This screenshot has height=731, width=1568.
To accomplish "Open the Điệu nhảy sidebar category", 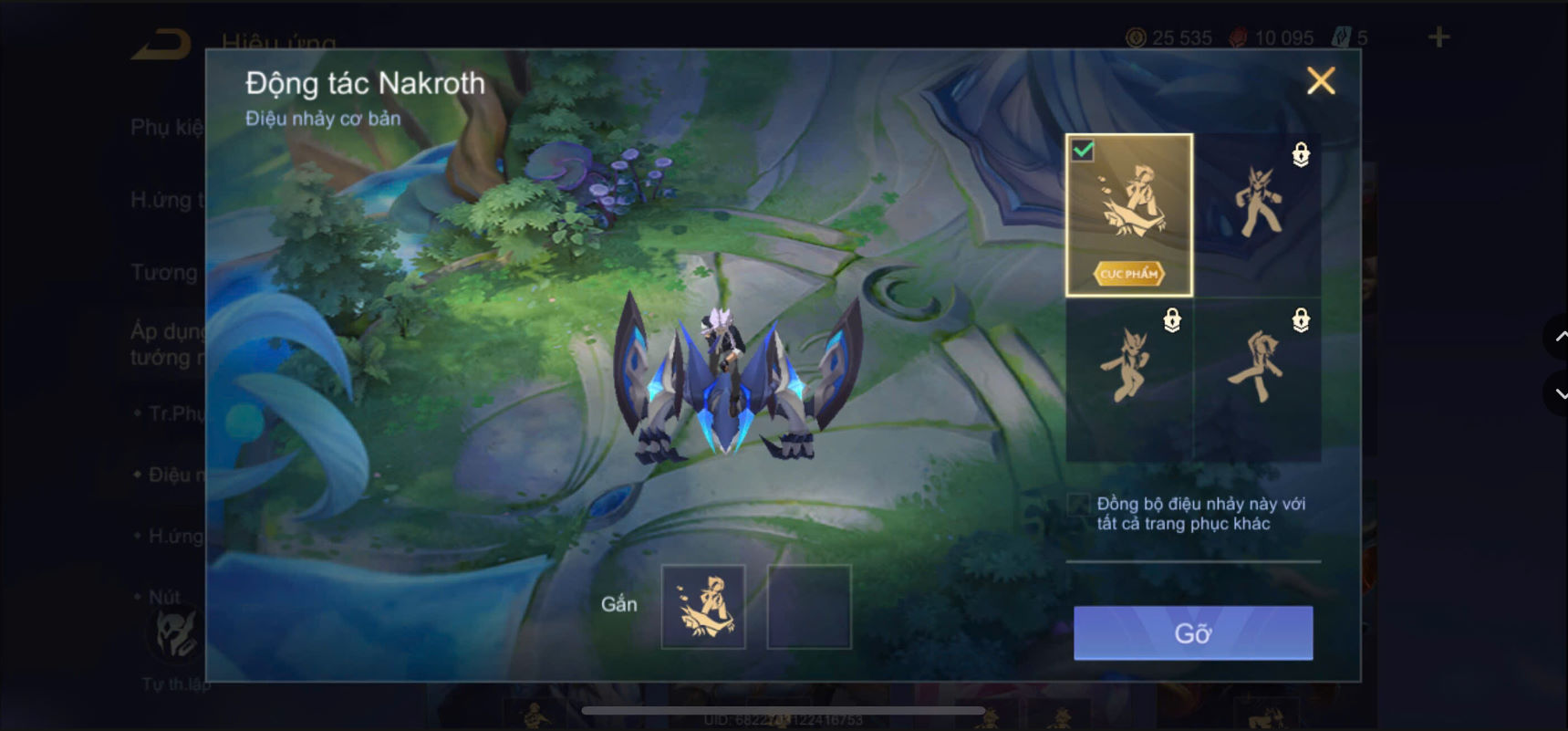I will pos(167,474).
